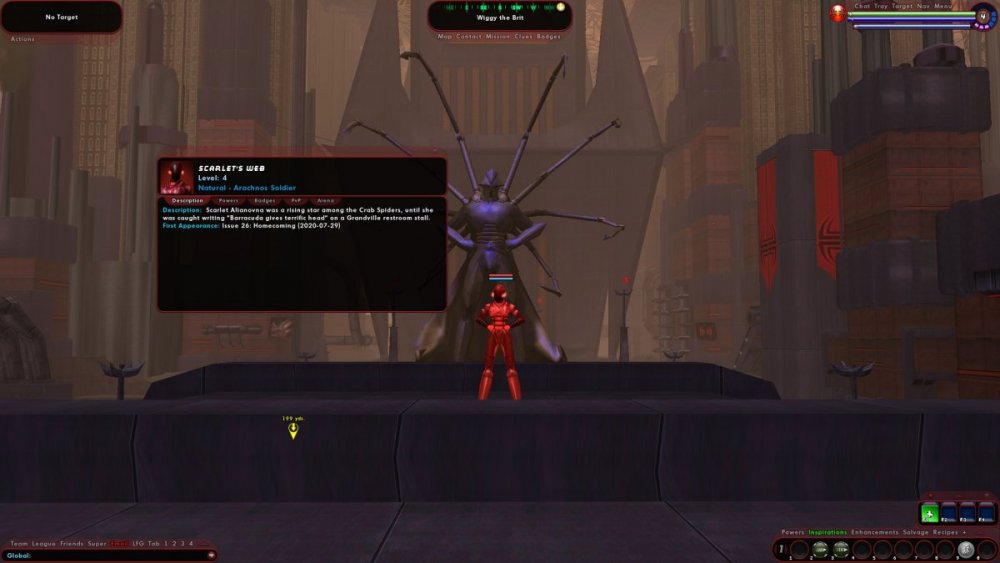1000x563 pixels.
Task: Open the Map from the nav bar
Action: [x=444, y=37]
